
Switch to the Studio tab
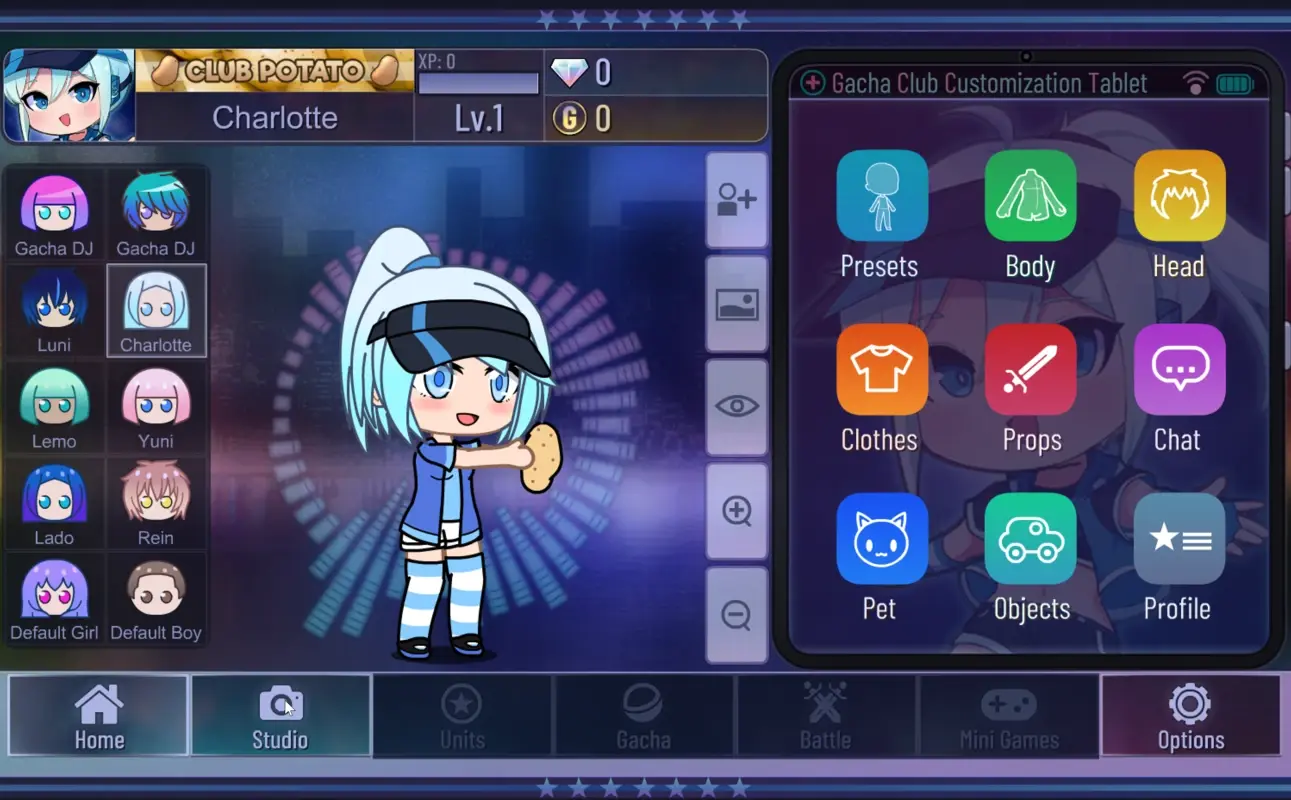(x=281, y=715)
